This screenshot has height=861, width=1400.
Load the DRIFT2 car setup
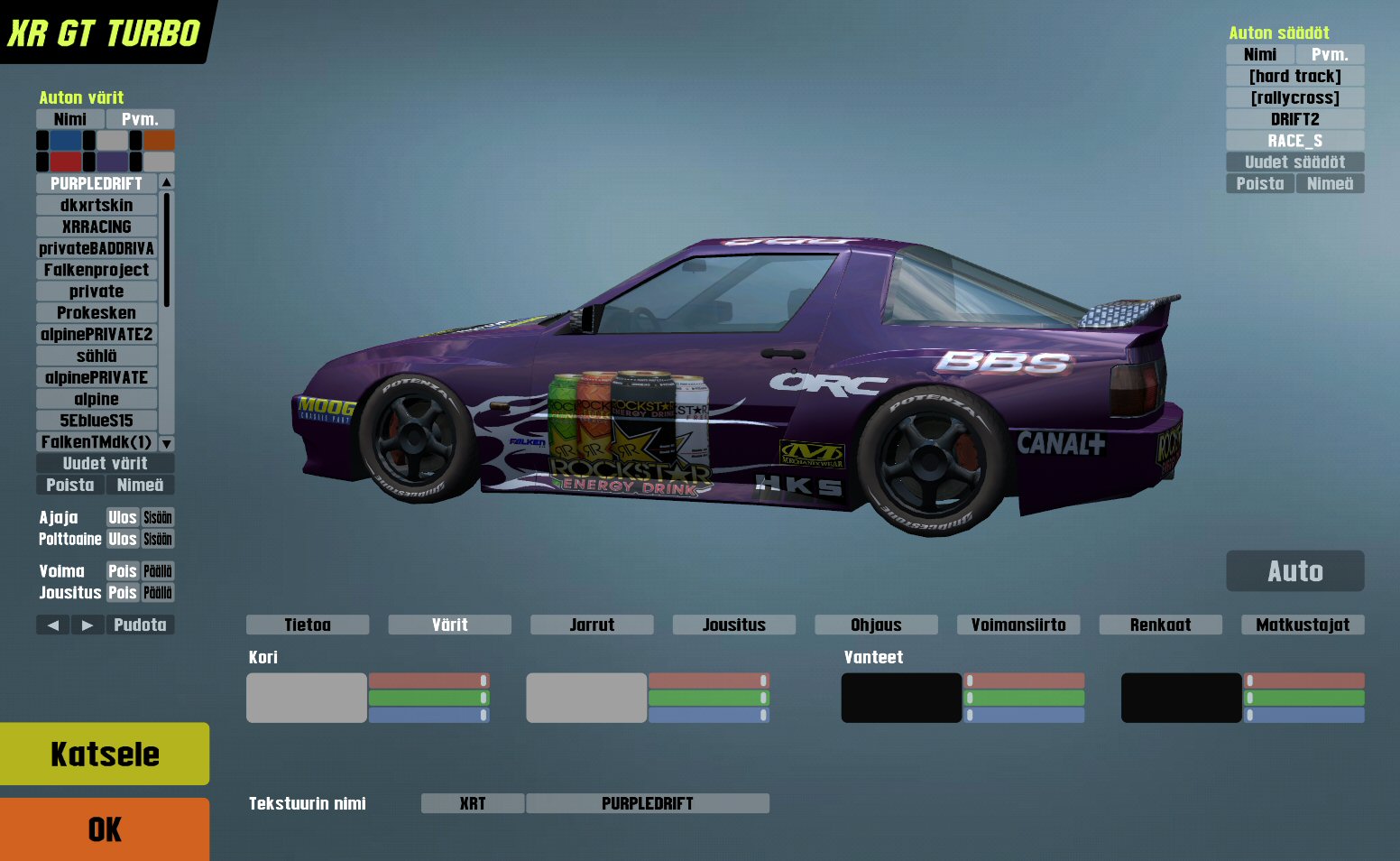coord(1294,119)
